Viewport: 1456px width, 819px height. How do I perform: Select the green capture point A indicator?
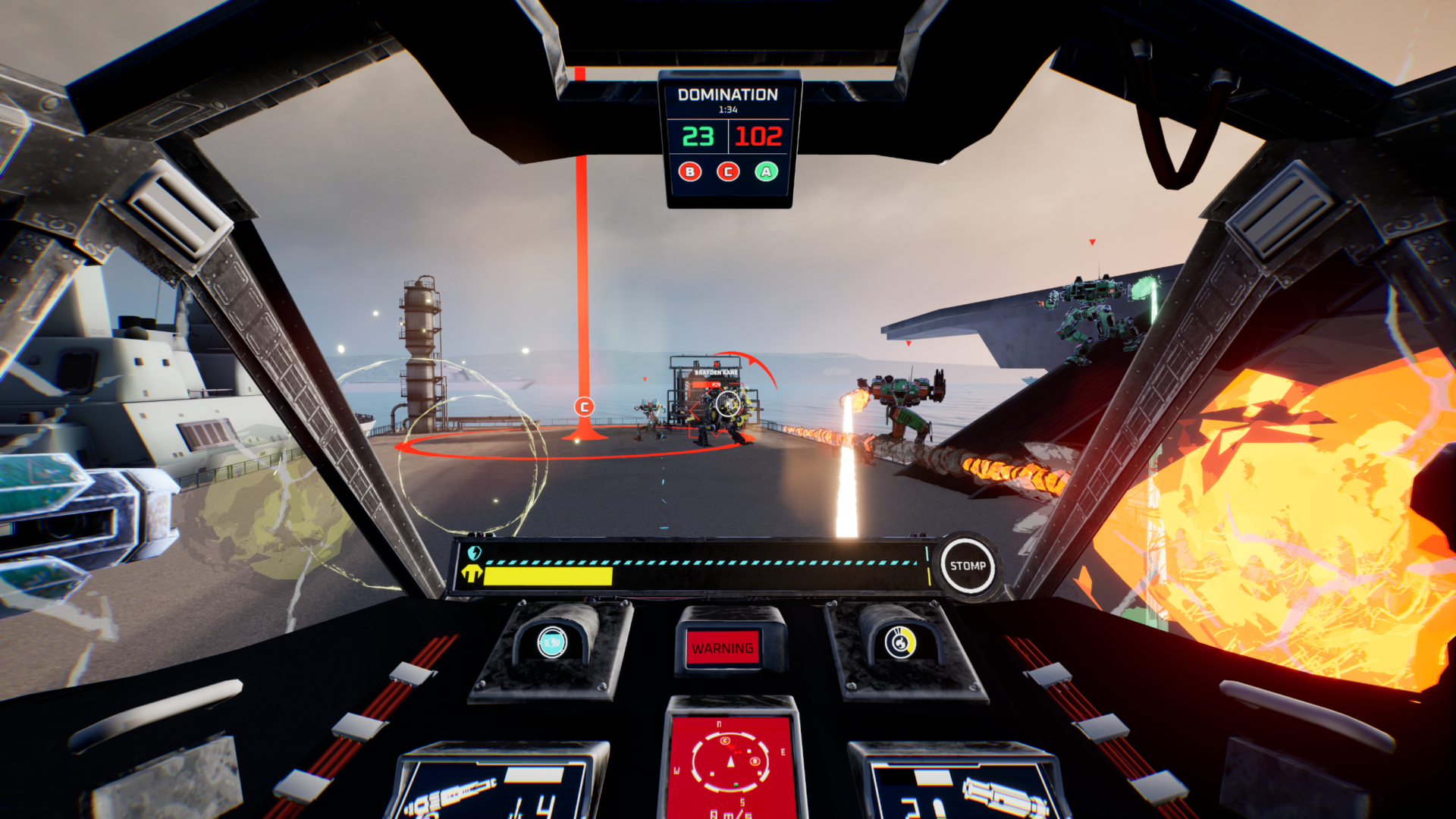(x=767, y=172)
